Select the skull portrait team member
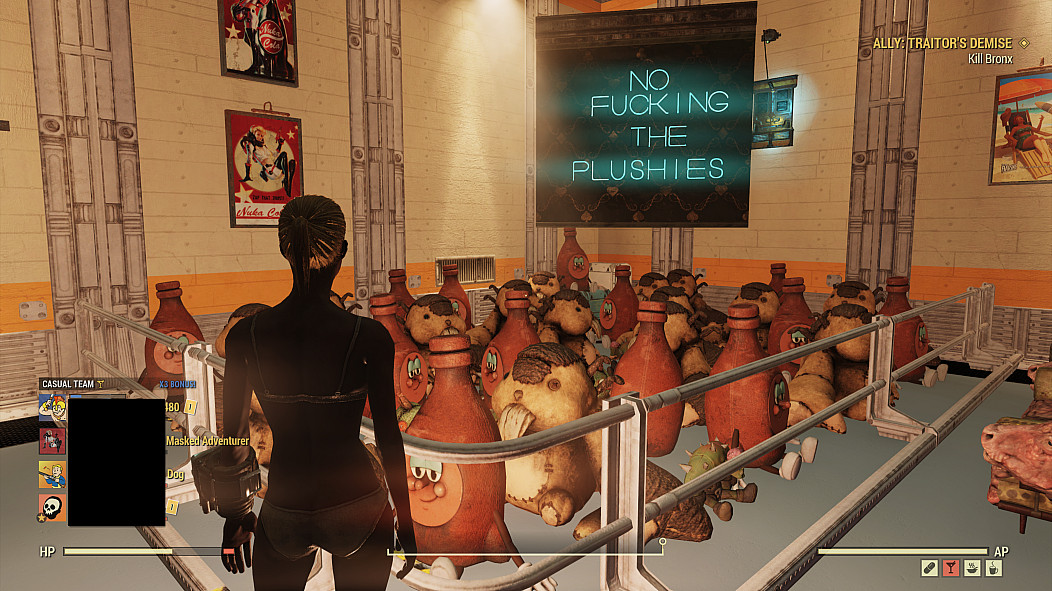This screenshot has height=591, width=1052. point(52,507)
